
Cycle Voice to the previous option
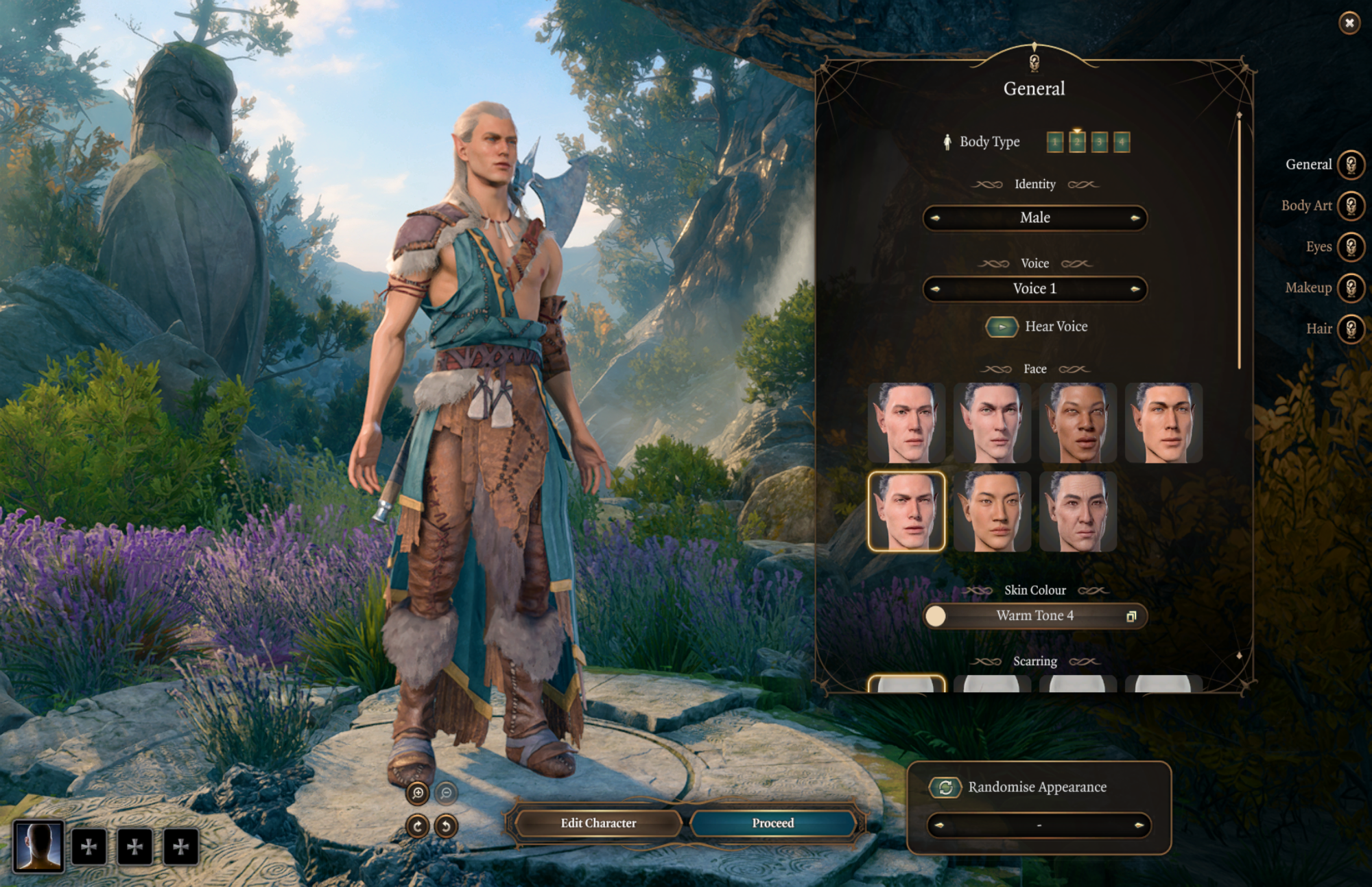click(935, 289)
